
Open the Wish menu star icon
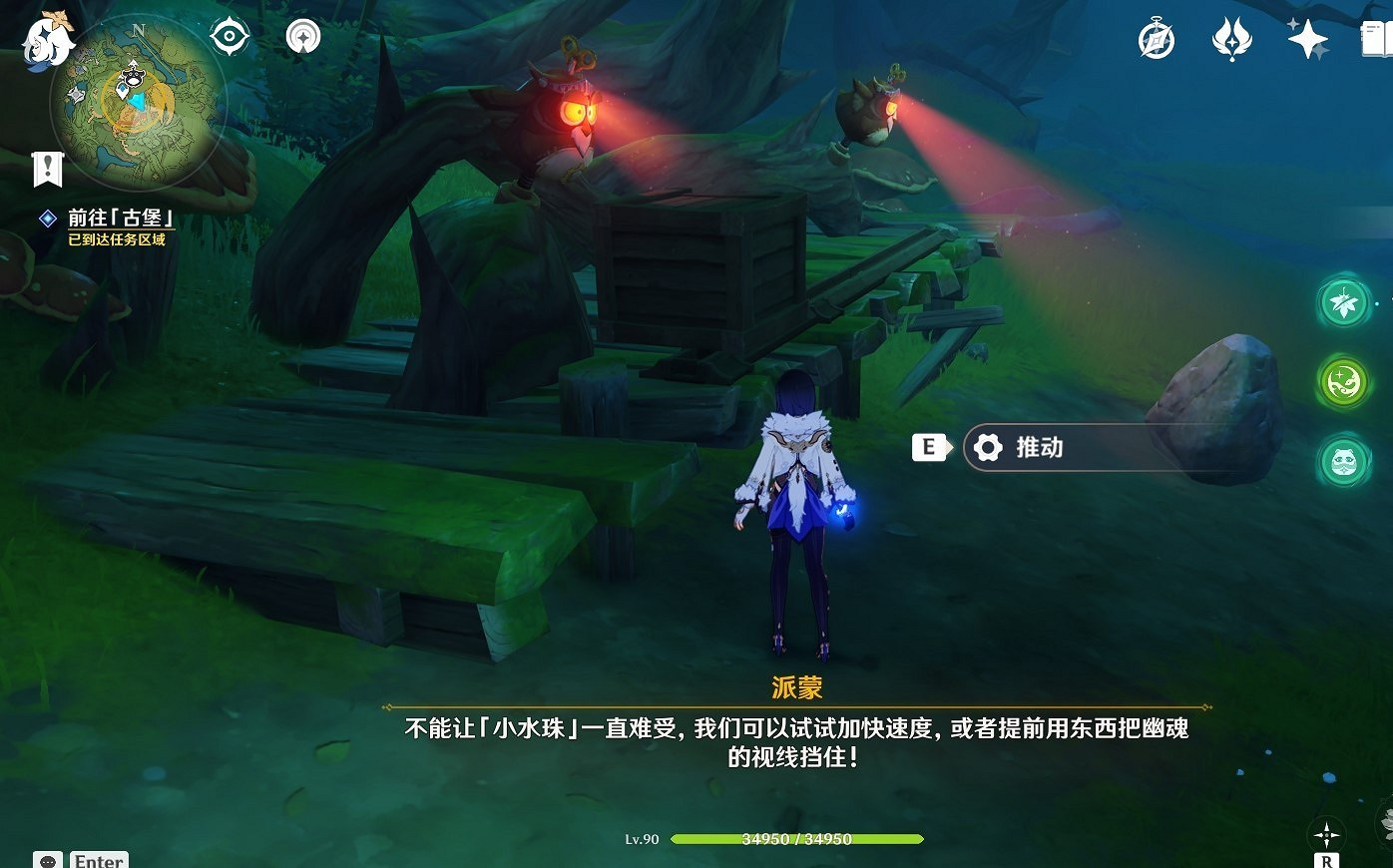coord(1307,40)
